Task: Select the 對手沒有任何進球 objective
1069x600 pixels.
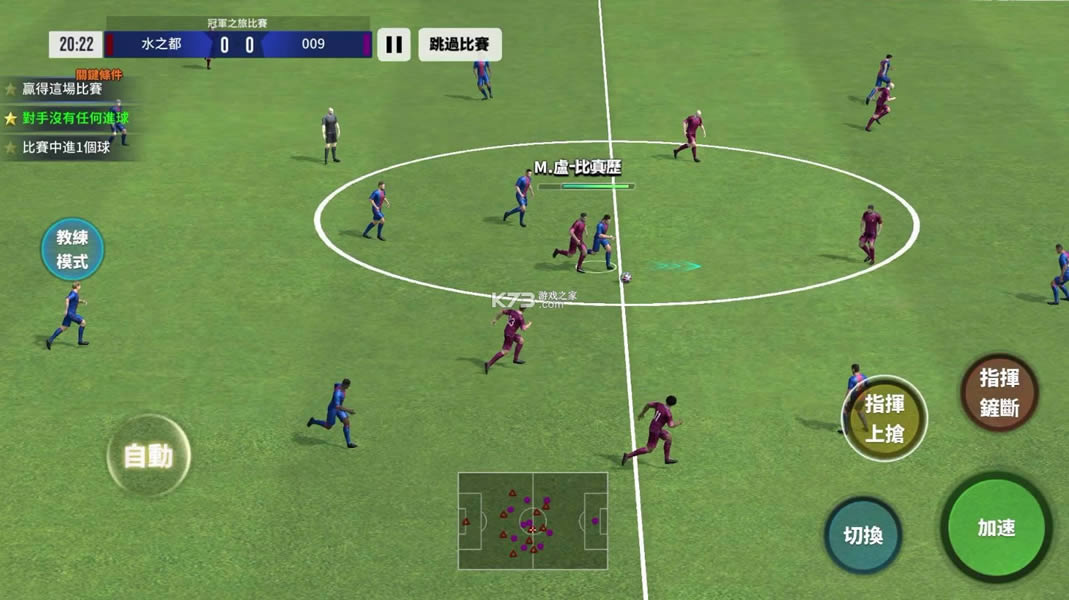Action: point(75,118)
